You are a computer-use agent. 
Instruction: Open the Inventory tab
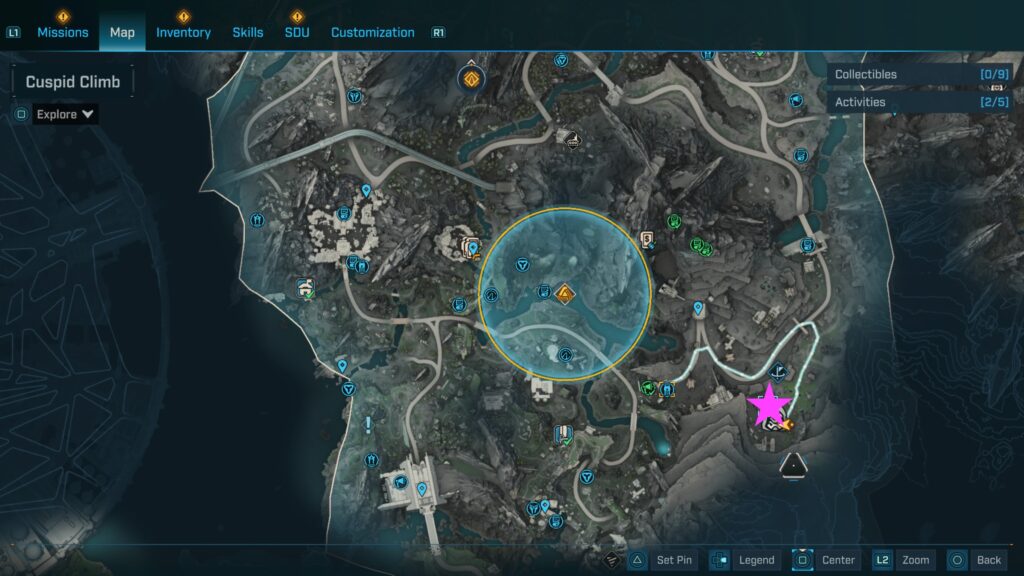pos(183,32)
